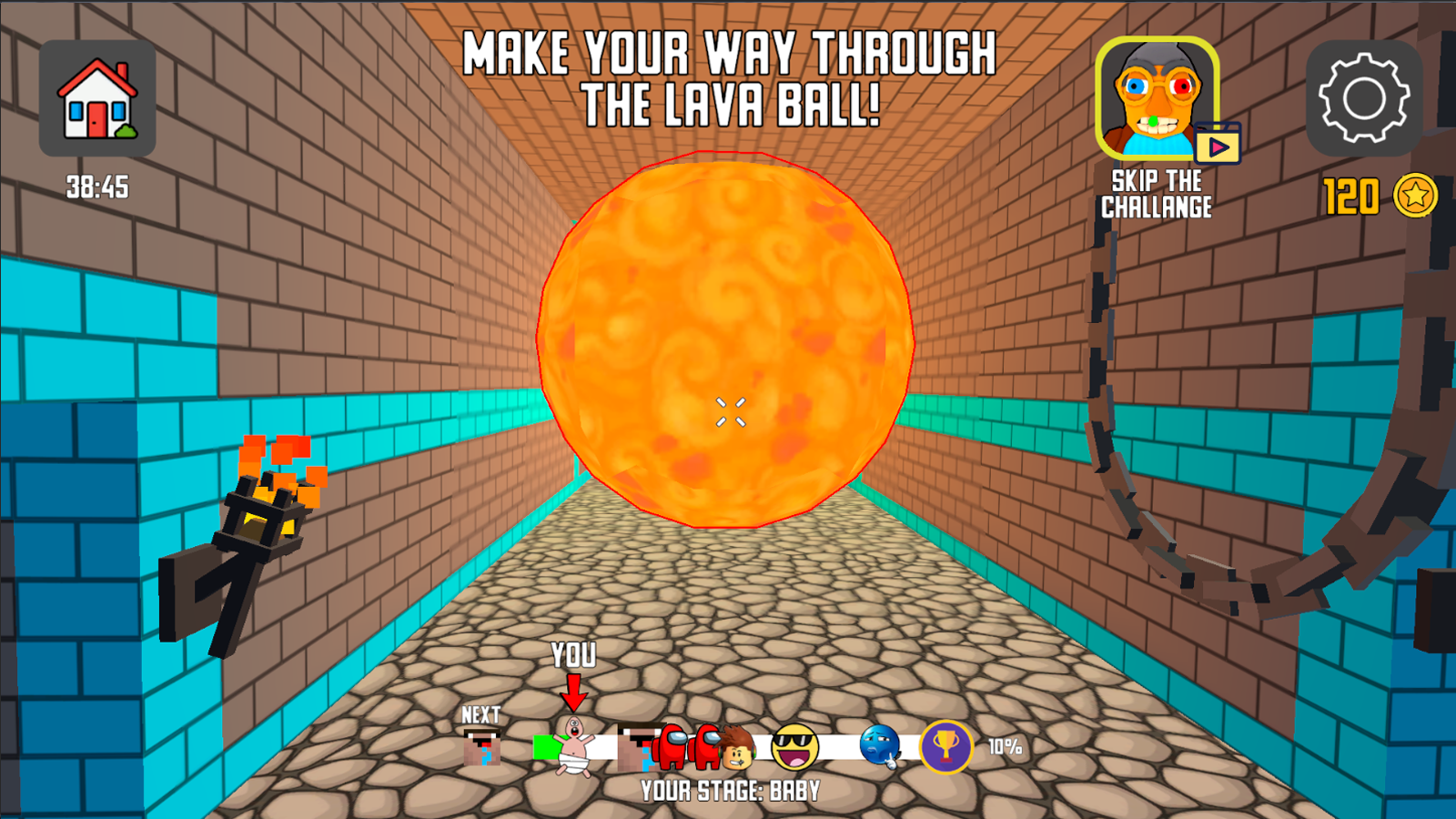
Task: Click the trophy icon at the progress bar end
Action: pyautogui.click(x=946, y=746)
